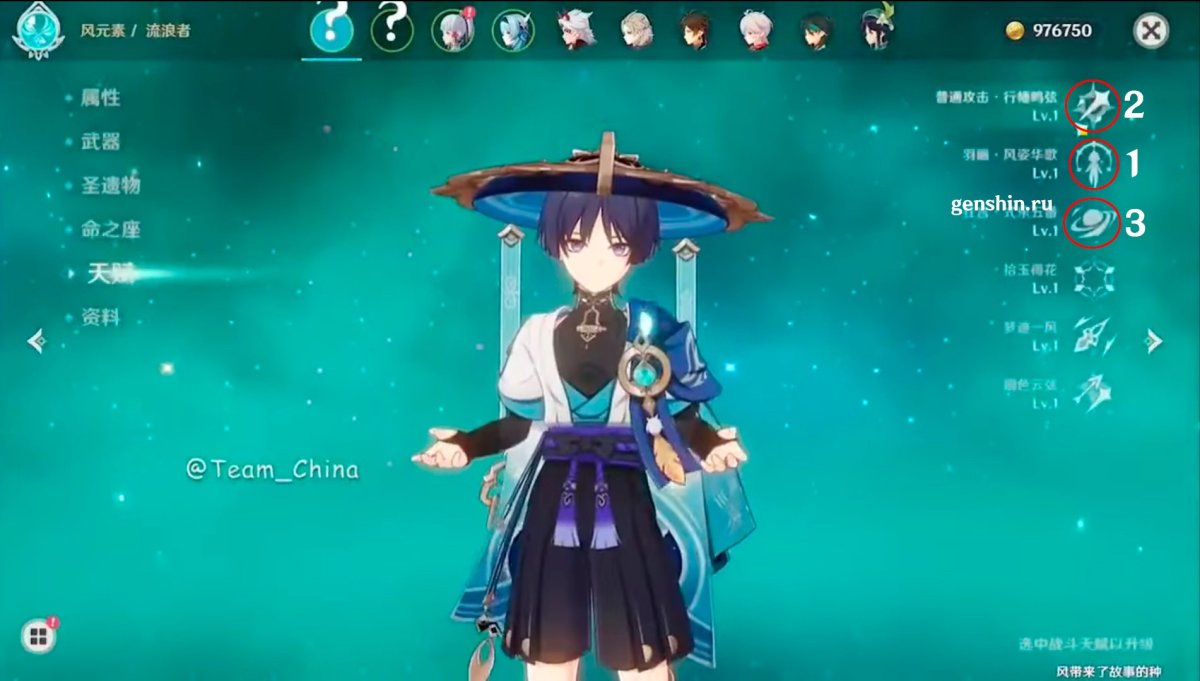
Task: Go to the 命之座 constellation entry
Action: pyautogui.click(x=111, y=230)
